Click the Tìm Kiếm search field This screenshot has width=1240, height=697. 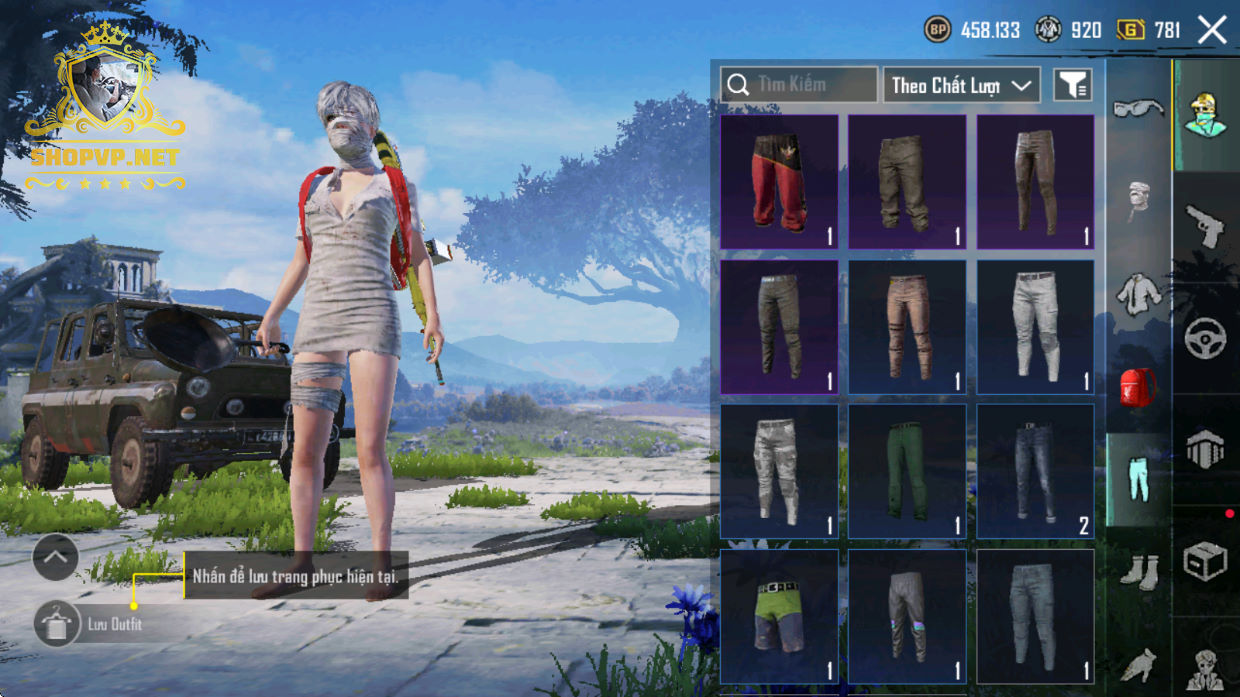tap(799, 85)
